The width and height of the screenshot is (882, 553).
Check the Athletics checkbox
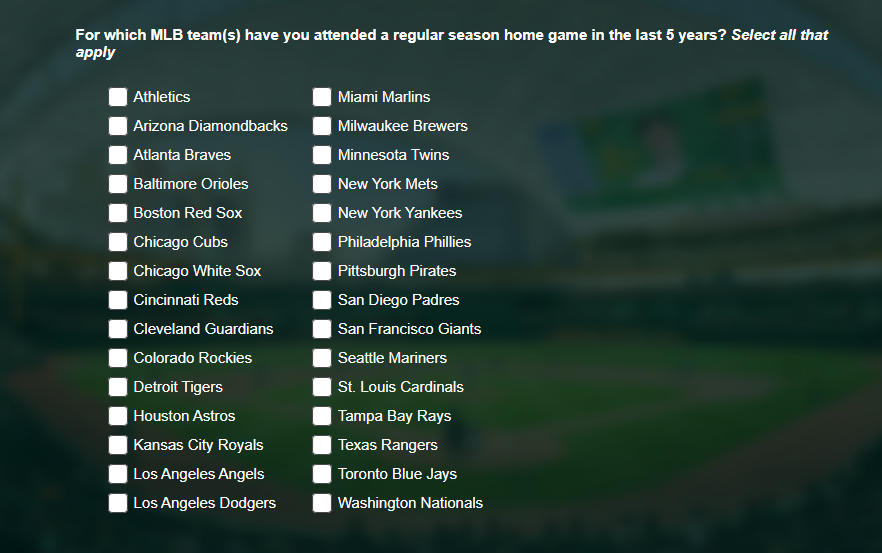coord(118,97)
